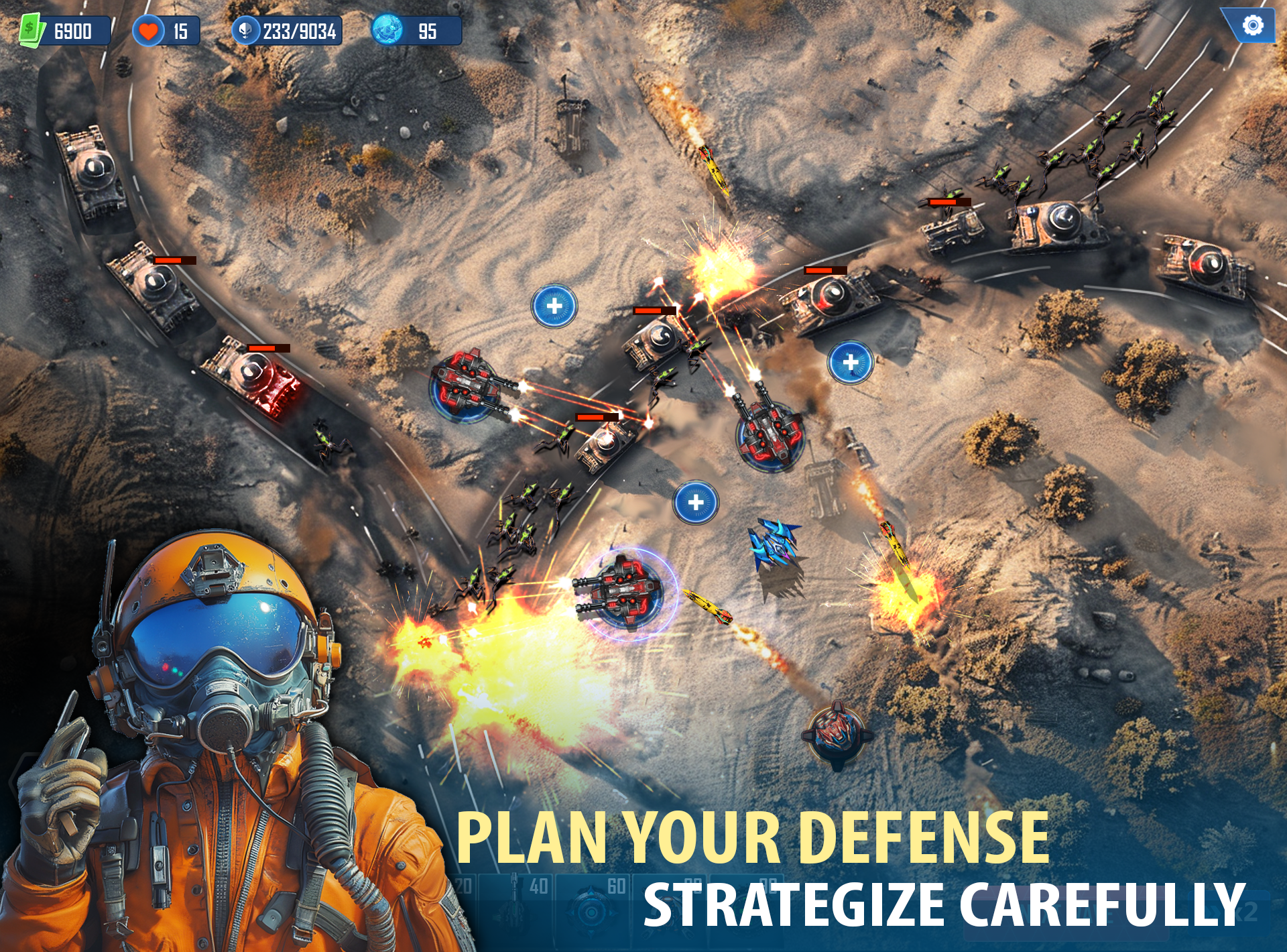Click the green cash icon in top HUD
The width and height of the screenshot is (1287, 952).
tap(32, 28)
